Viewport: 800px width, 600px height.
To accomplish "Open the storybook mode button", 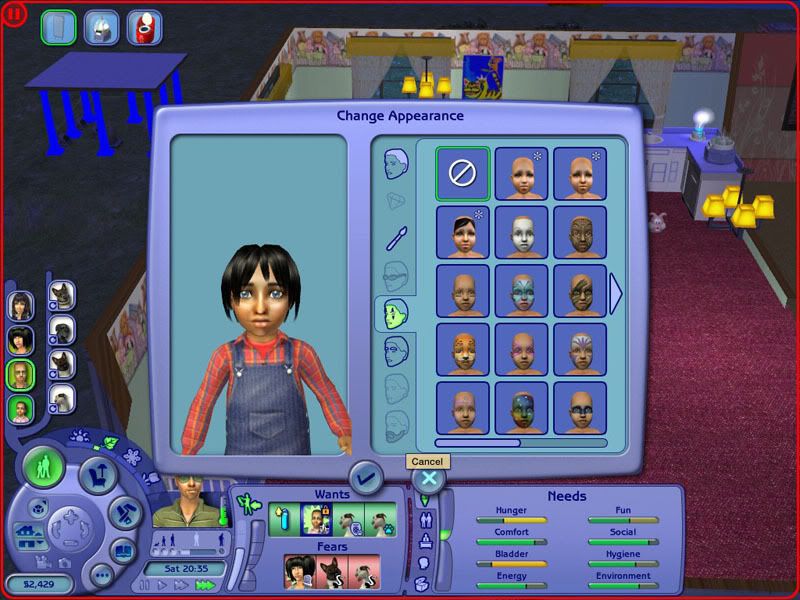I will (122, 550).
